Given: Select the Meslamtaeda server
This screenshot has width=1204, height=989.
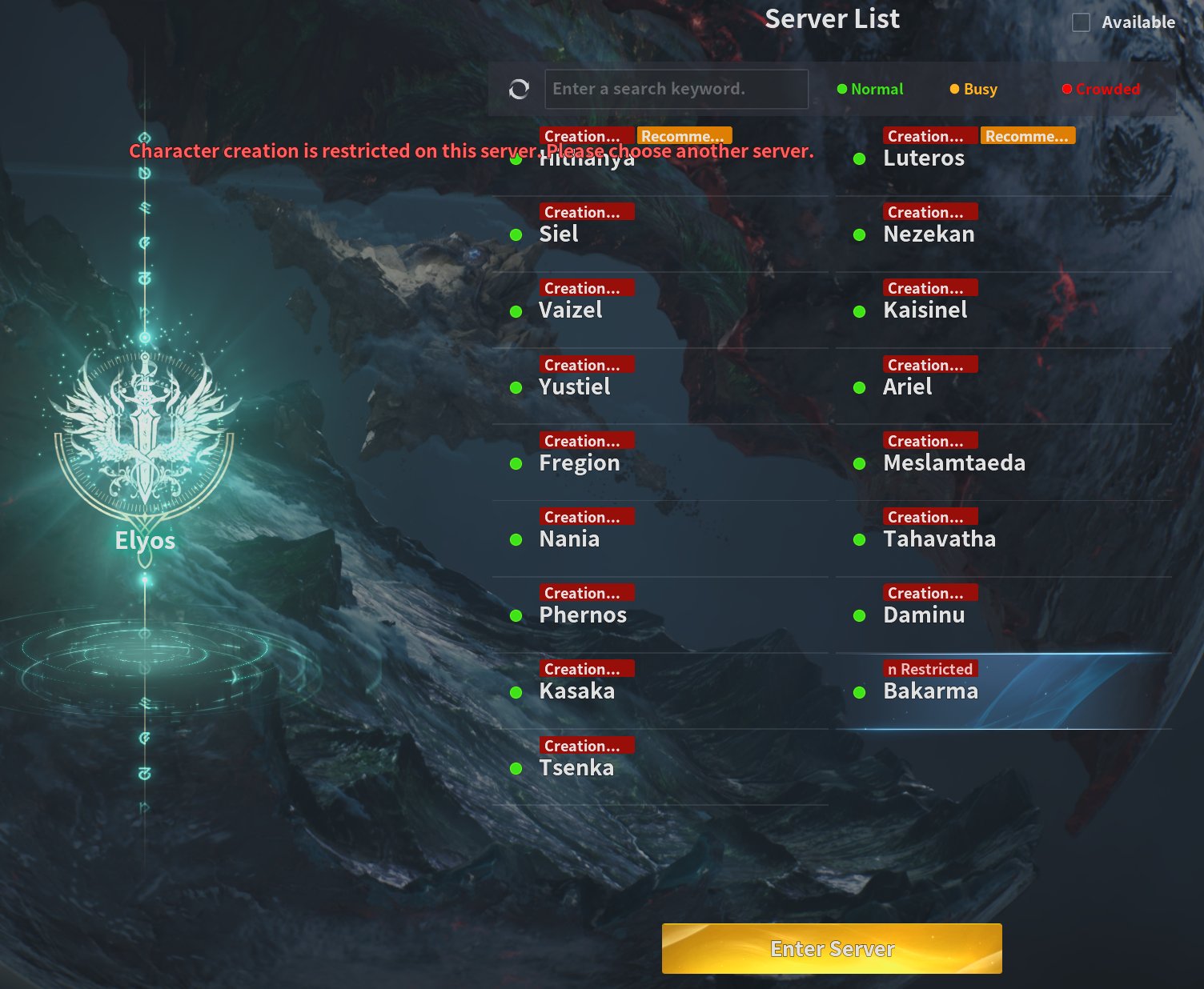Looking at the screenshot, I should [x=953, y=463].
